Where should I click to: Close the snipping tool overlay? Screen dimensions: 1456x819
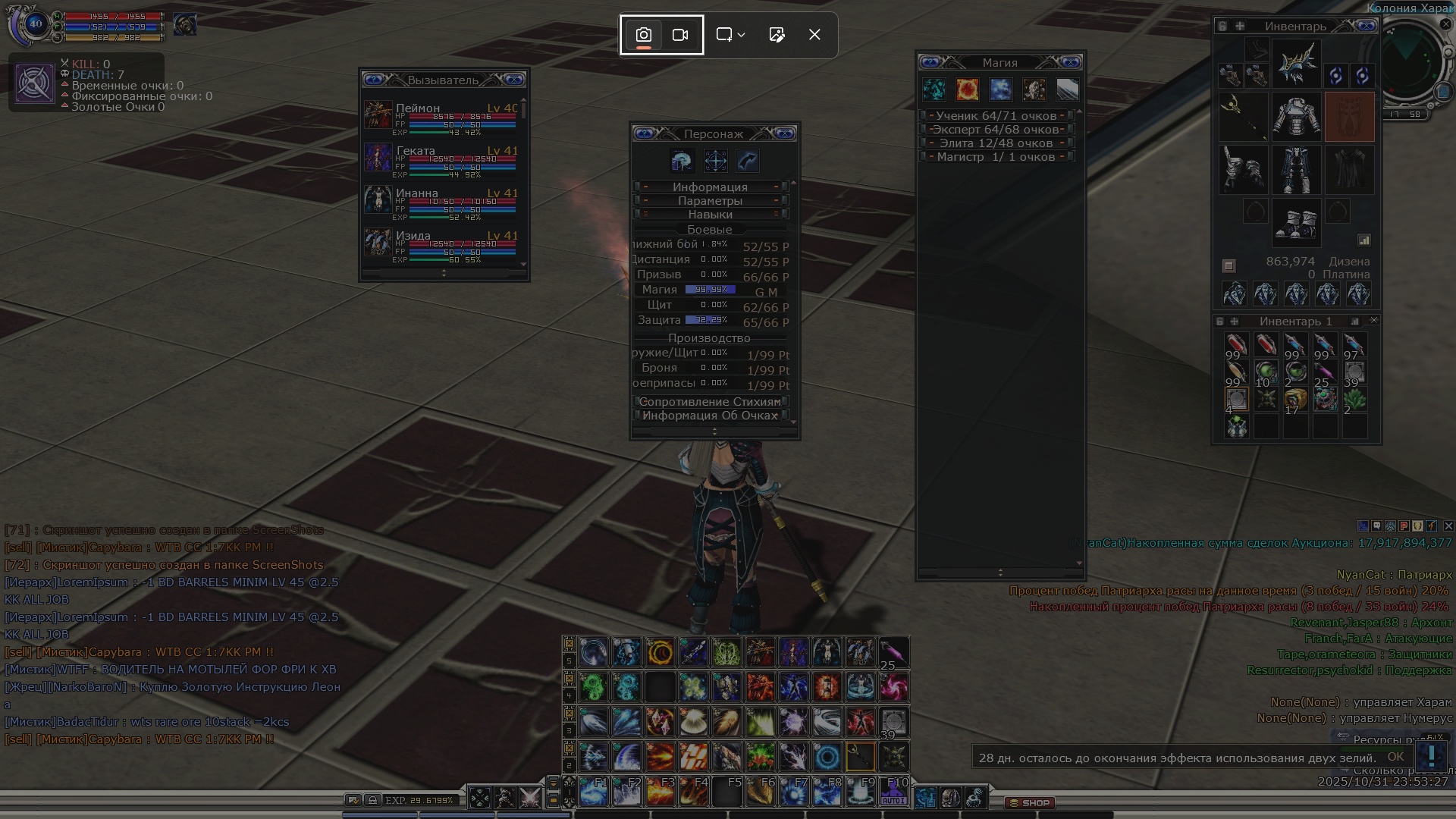tap(814, 35)
